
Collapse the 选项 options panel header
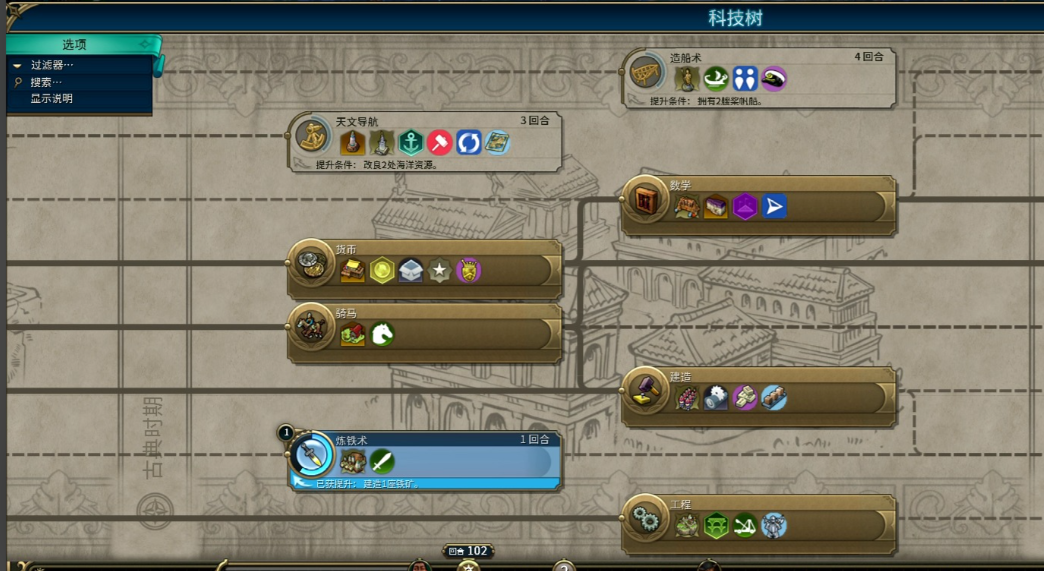click(76, 44)
